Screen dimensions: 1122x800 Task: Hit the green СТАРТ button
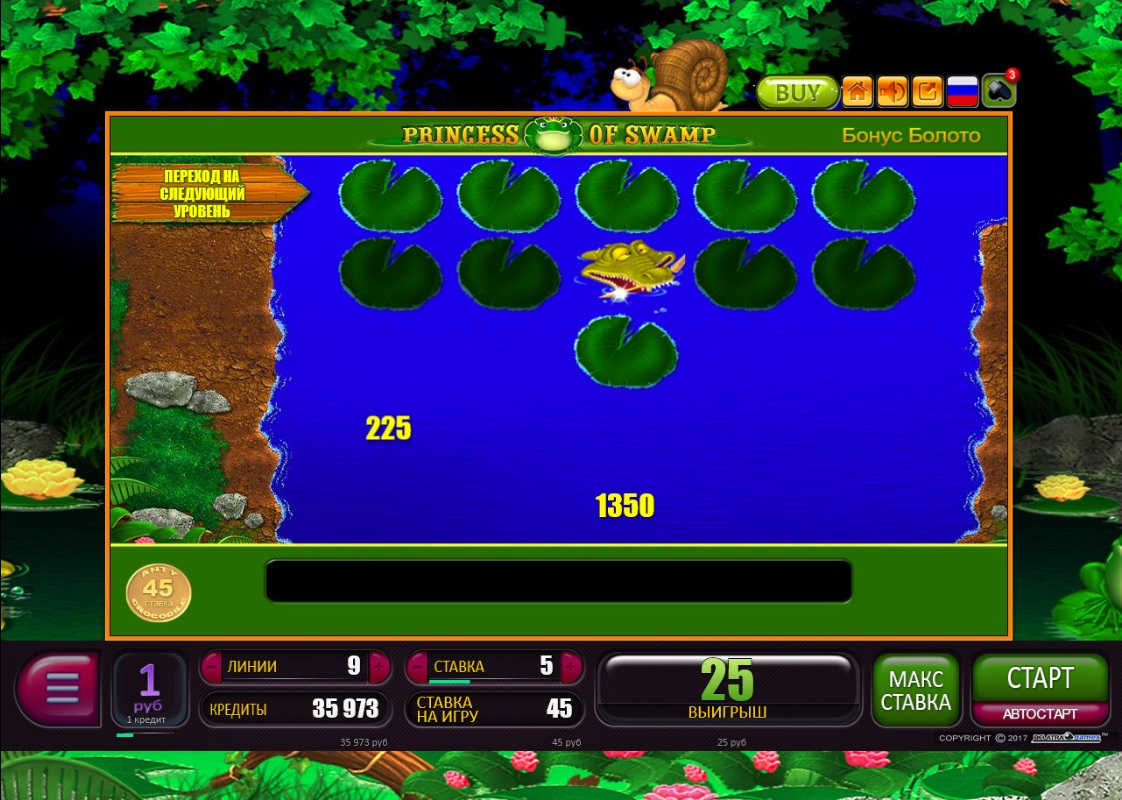[x=1040, y=679]
